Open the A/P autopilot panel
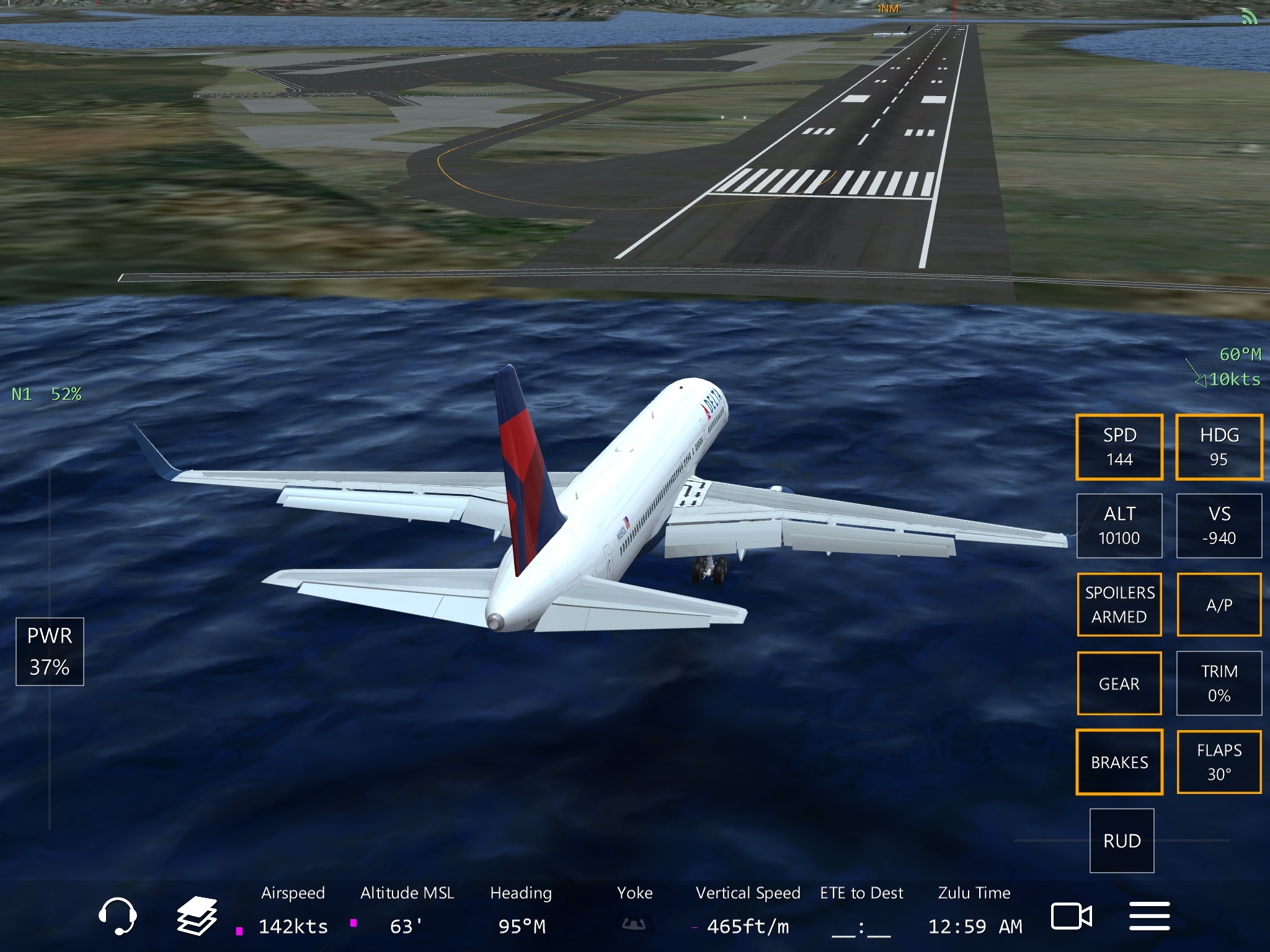This screenshot has width=1270, height=952. [1219, 604]
